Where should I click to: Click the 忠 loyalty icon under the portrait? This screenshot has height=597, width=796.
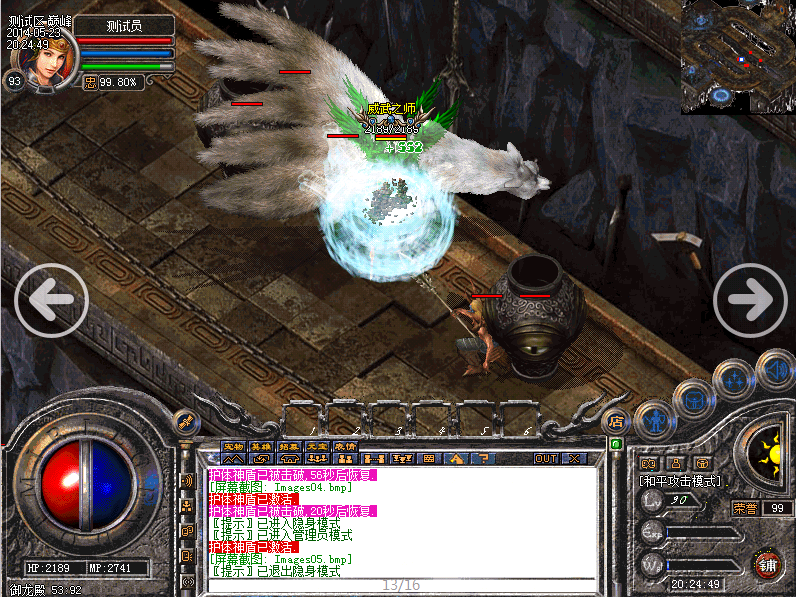pyautogui.click(x=90, y=82)
